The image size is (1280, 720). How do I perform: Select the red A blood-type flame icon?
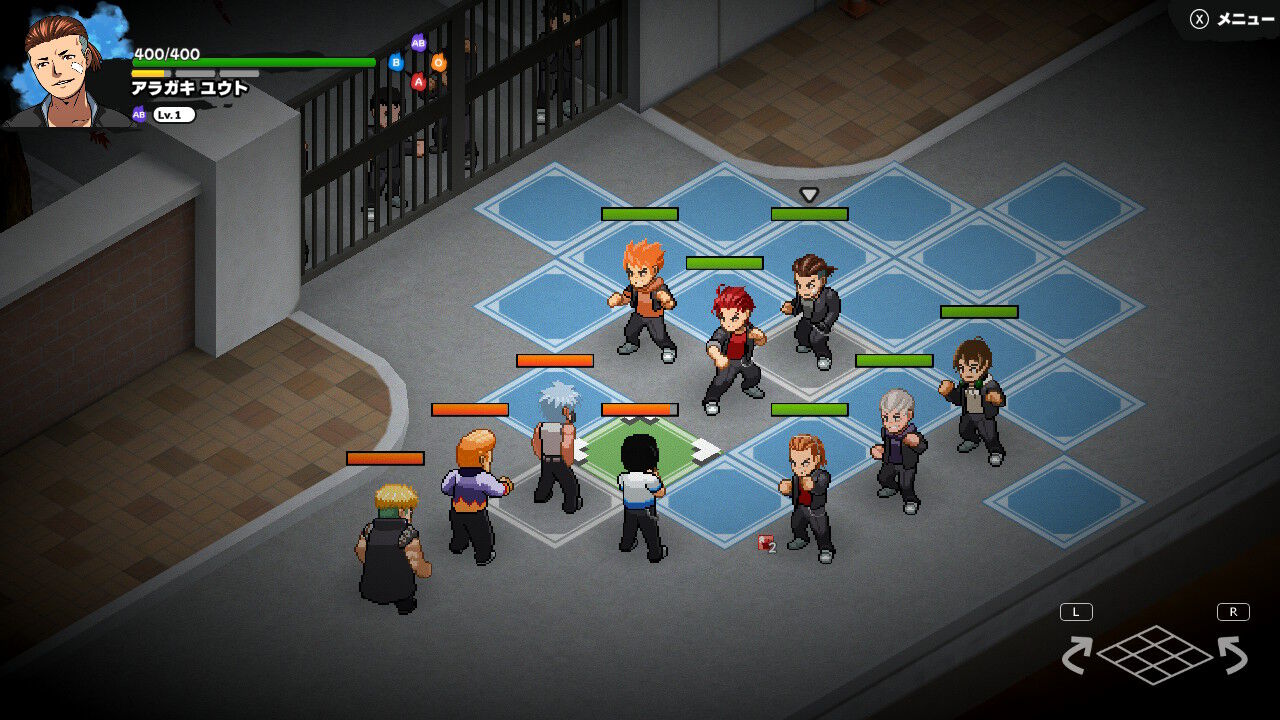(418, 82)
